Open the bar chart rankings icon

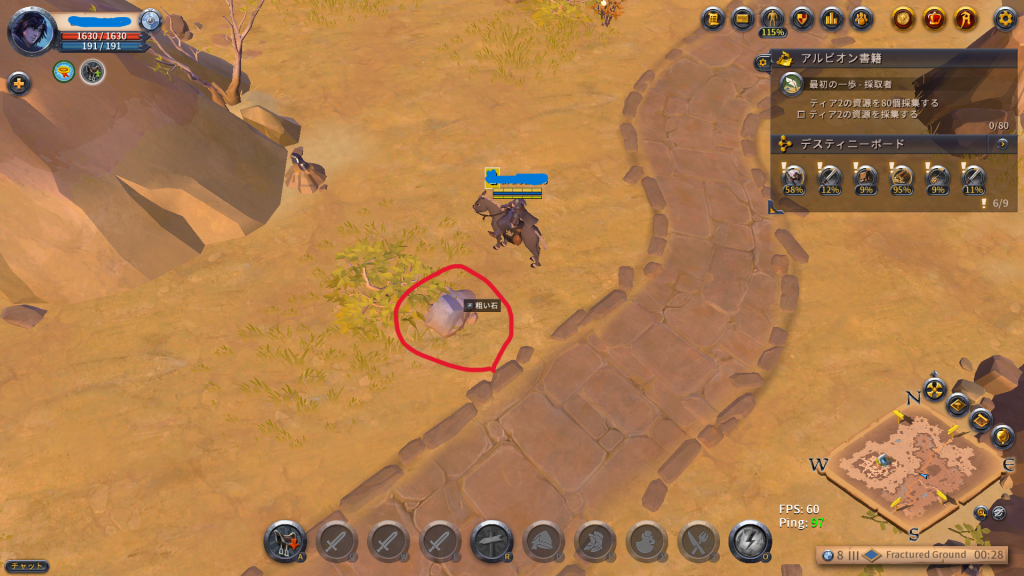click(831, 18)
